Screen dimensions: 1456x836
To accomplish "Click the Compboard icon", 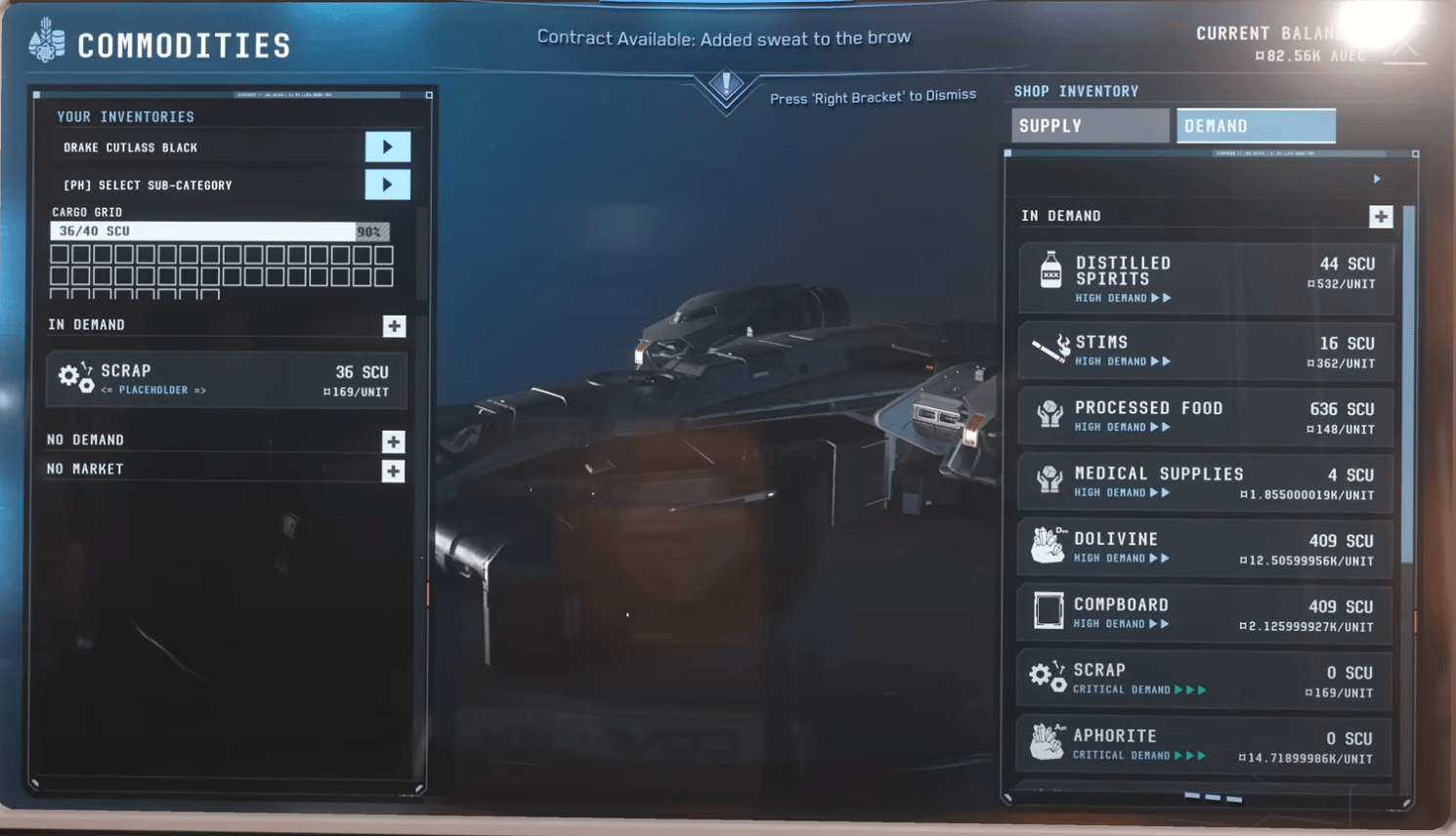I will [1049, 611].
